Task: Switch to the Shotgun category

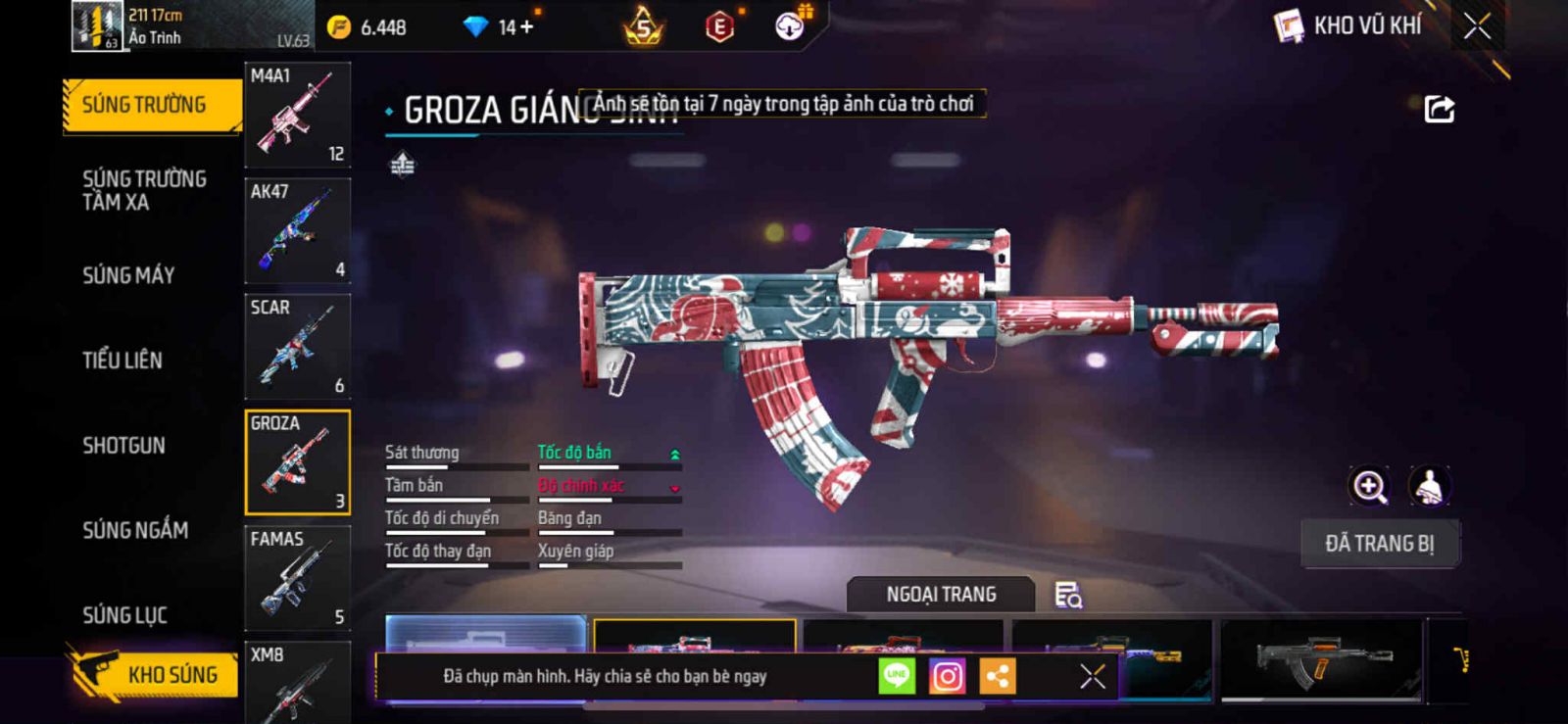Action: (123, 446)
